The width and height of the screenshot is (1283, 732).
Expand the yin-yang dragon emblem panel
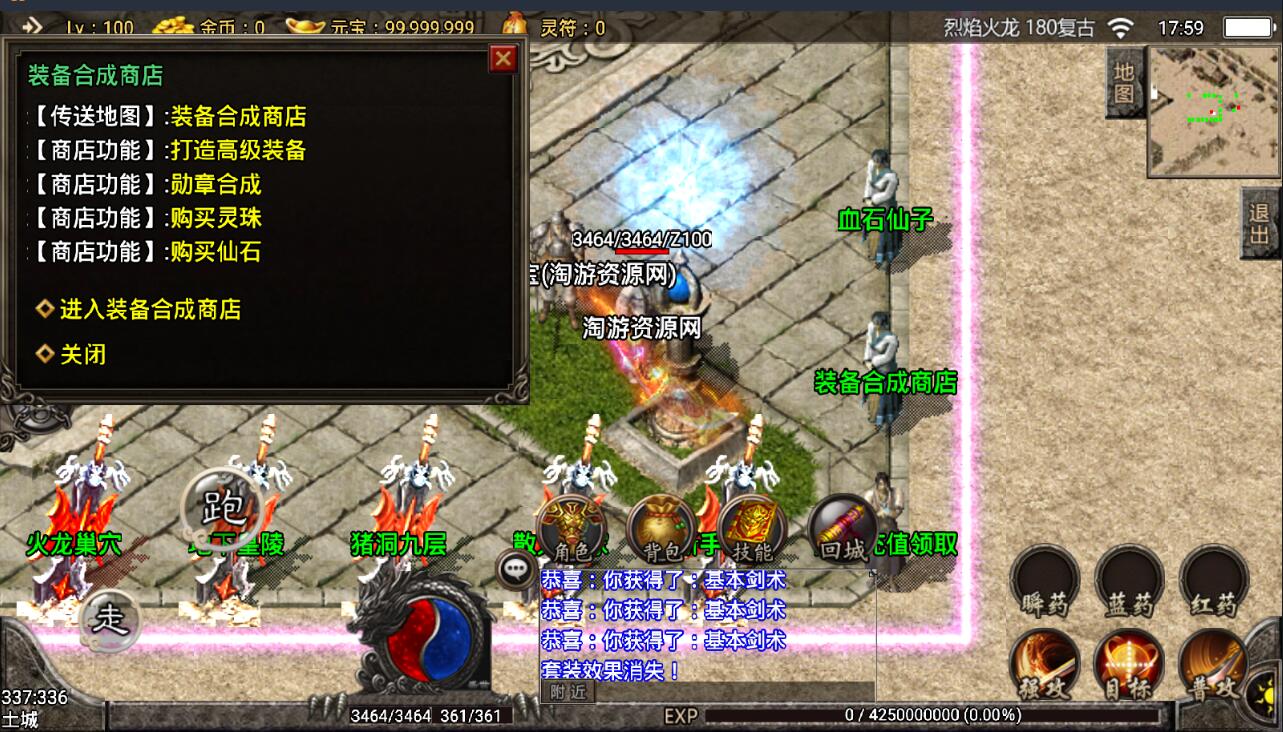(x=428, y=638)
